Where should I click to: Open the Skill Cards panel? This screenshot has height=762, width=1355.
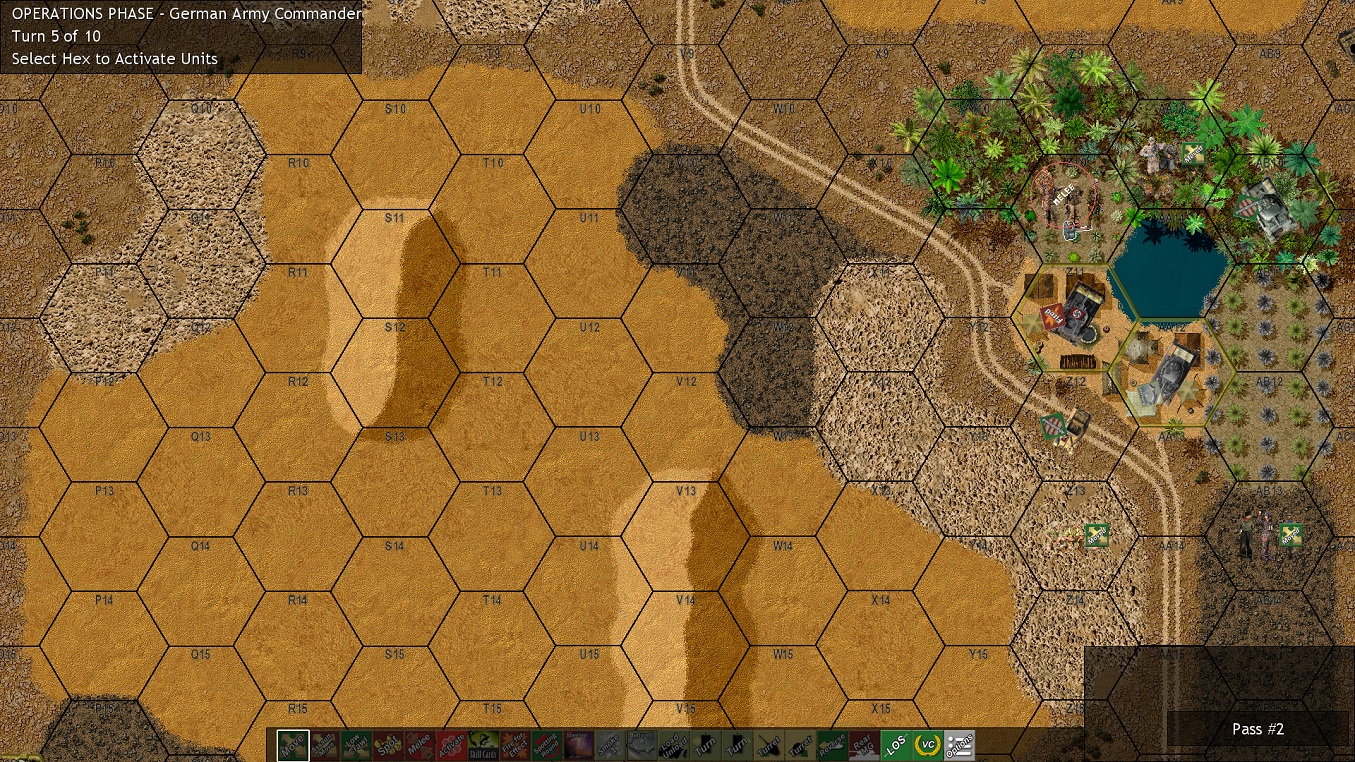(x=484, y=745)
